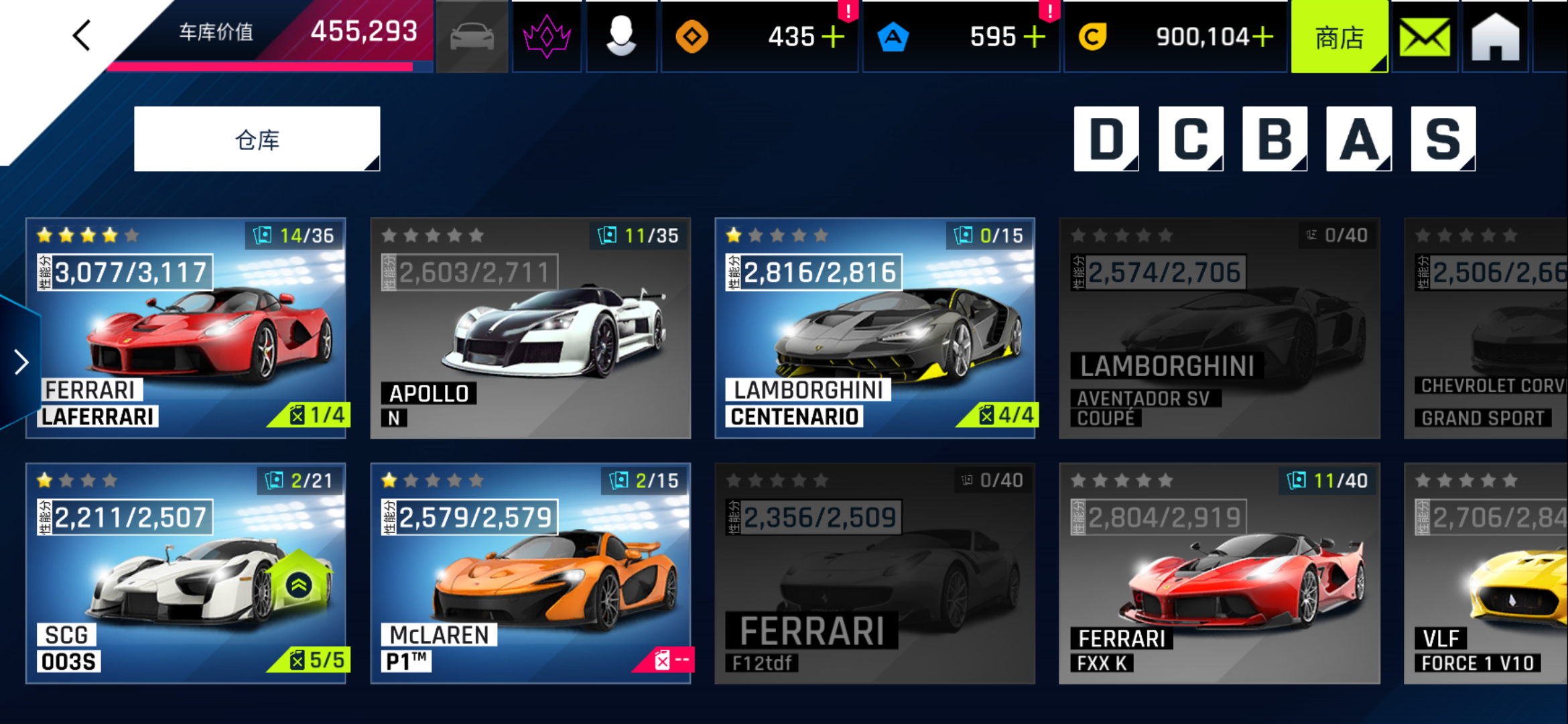Open the car garage icon
The image size is (1568, 724).
[x=472, y=37]
